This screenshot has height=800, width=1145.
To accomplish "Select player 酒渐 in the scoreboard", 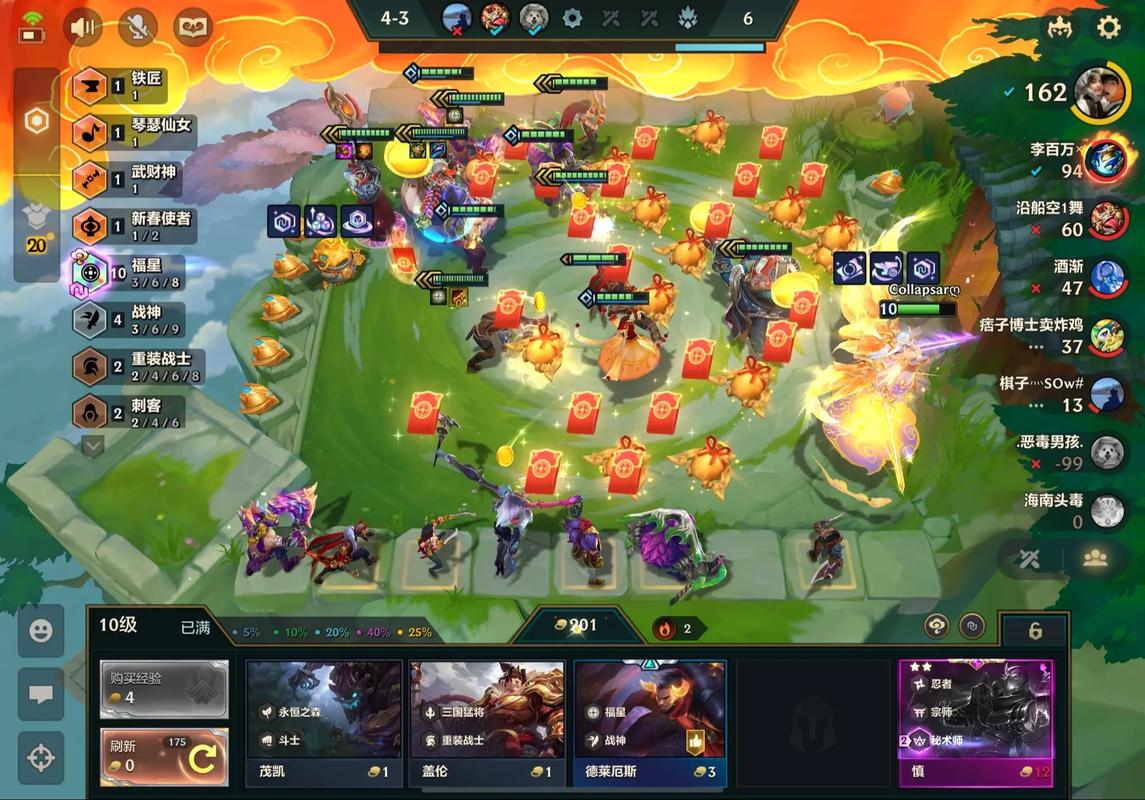I will click(x=1106, y=278).
